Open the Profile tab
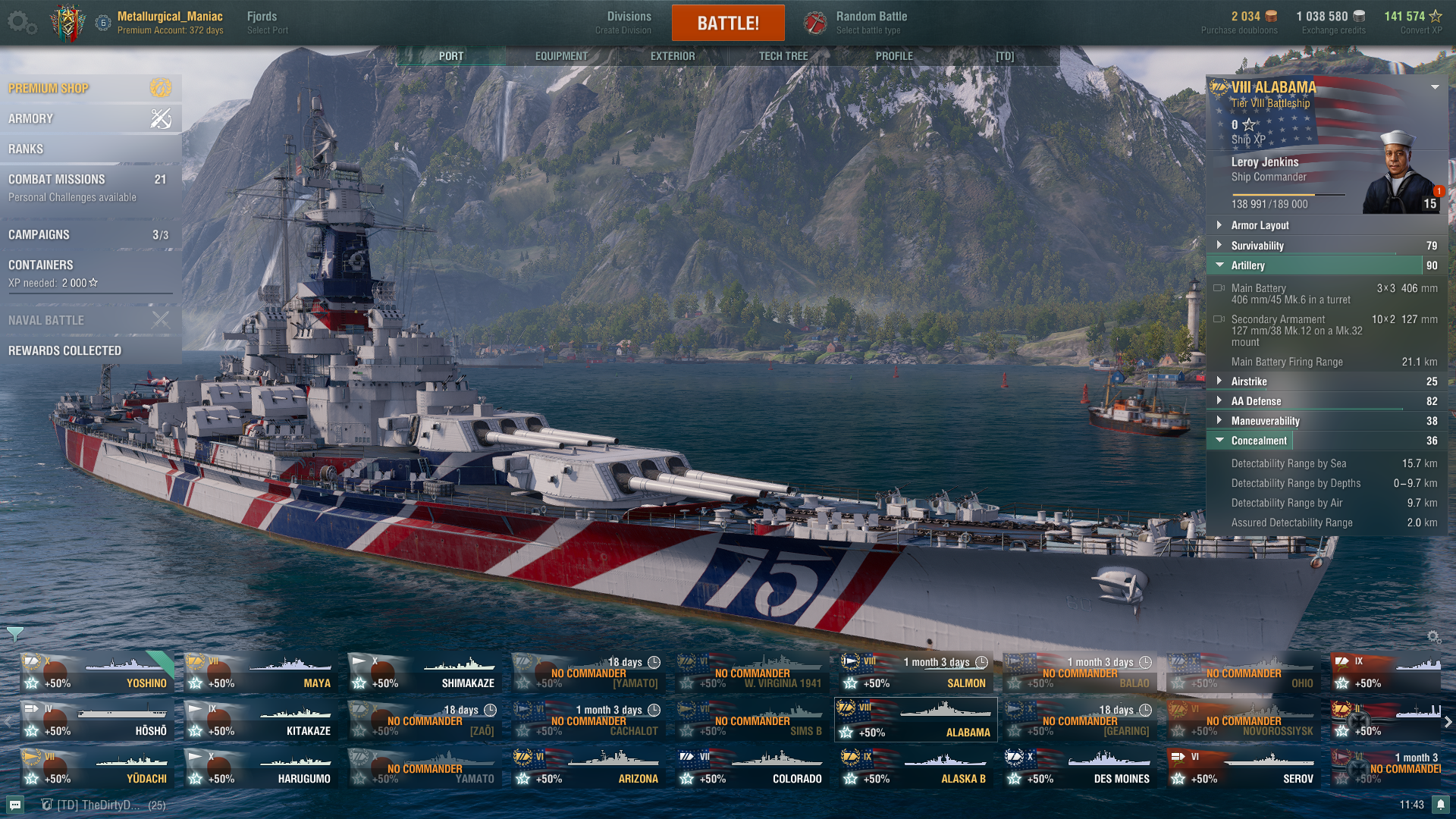This screenshot has height=819, width=1456. [894, 56]
